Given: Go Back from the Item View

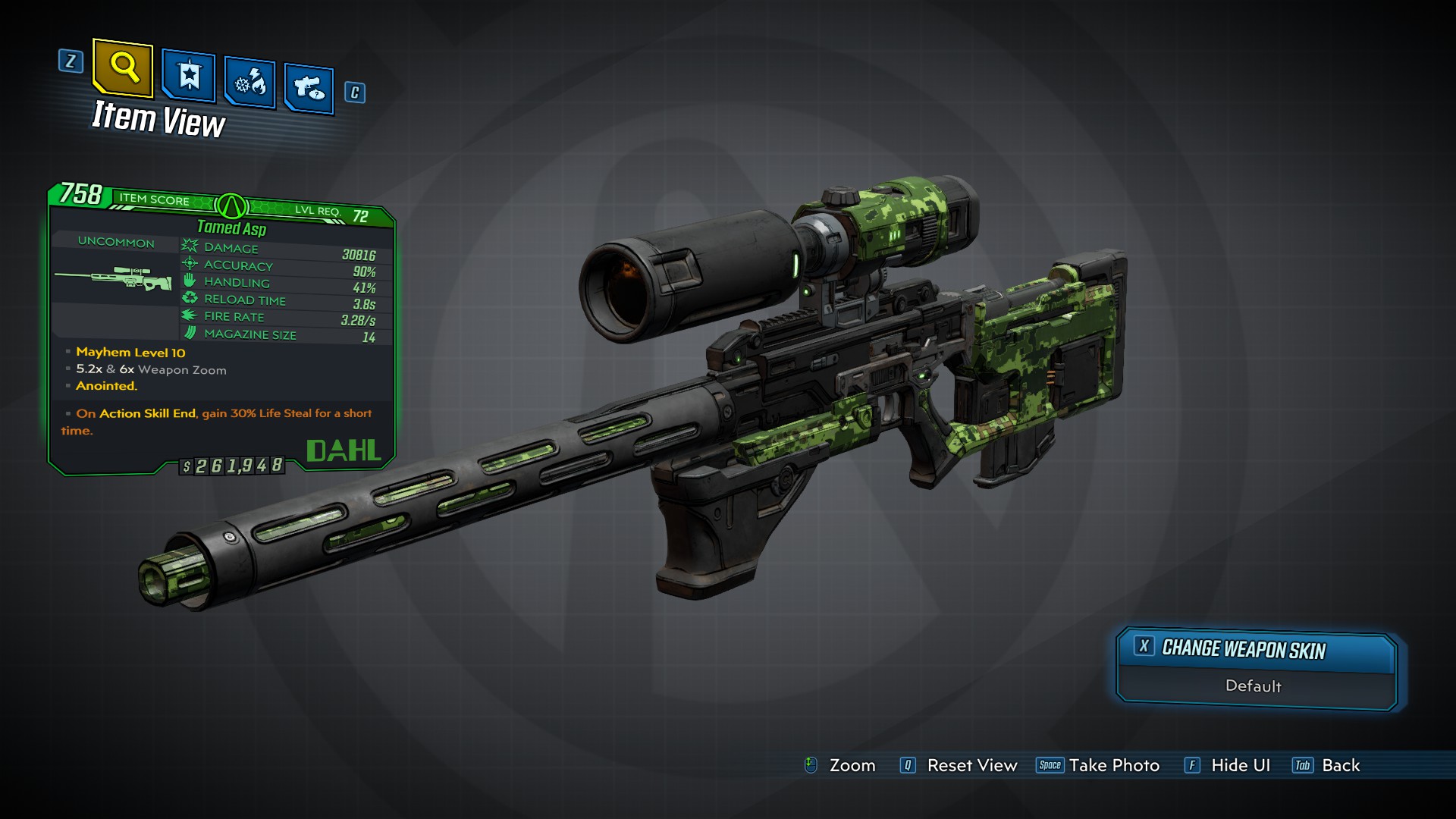Looking at the screenshot, I should point(1326,765).
